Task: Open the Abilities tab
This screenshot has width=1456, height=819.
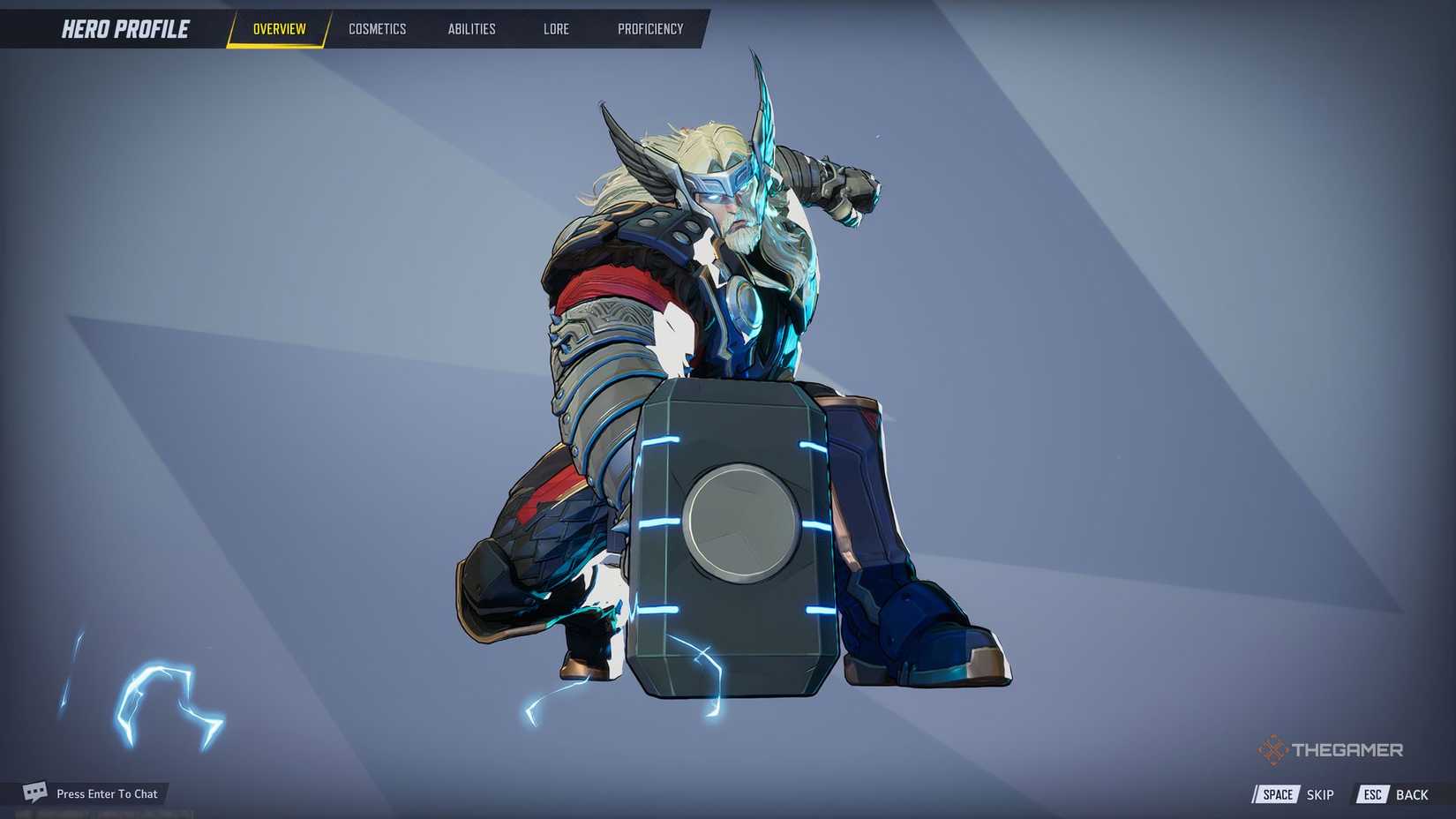Action: point(471,28)
